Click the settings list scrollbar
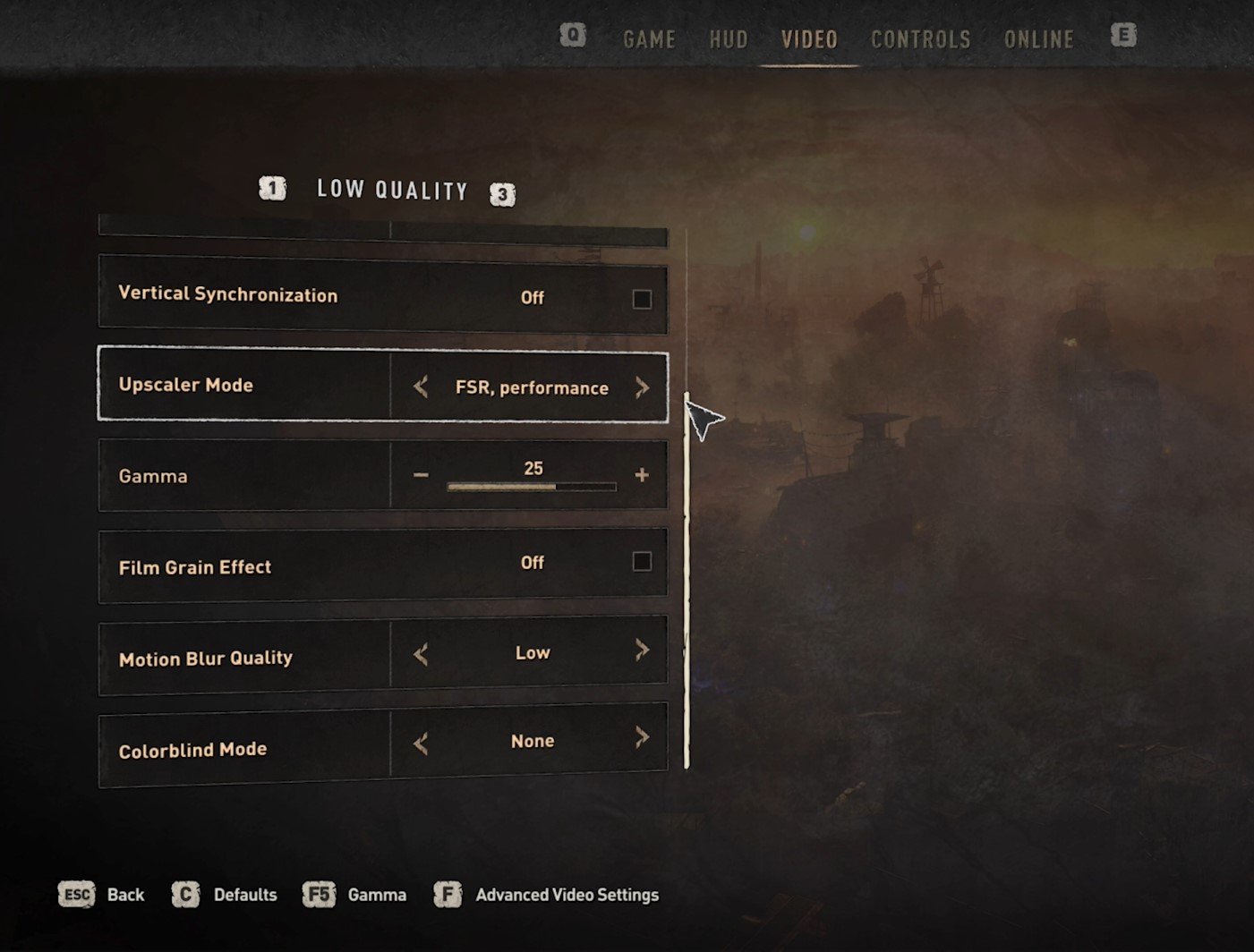Screen dimensions: 1254x952 pos(687,580)
